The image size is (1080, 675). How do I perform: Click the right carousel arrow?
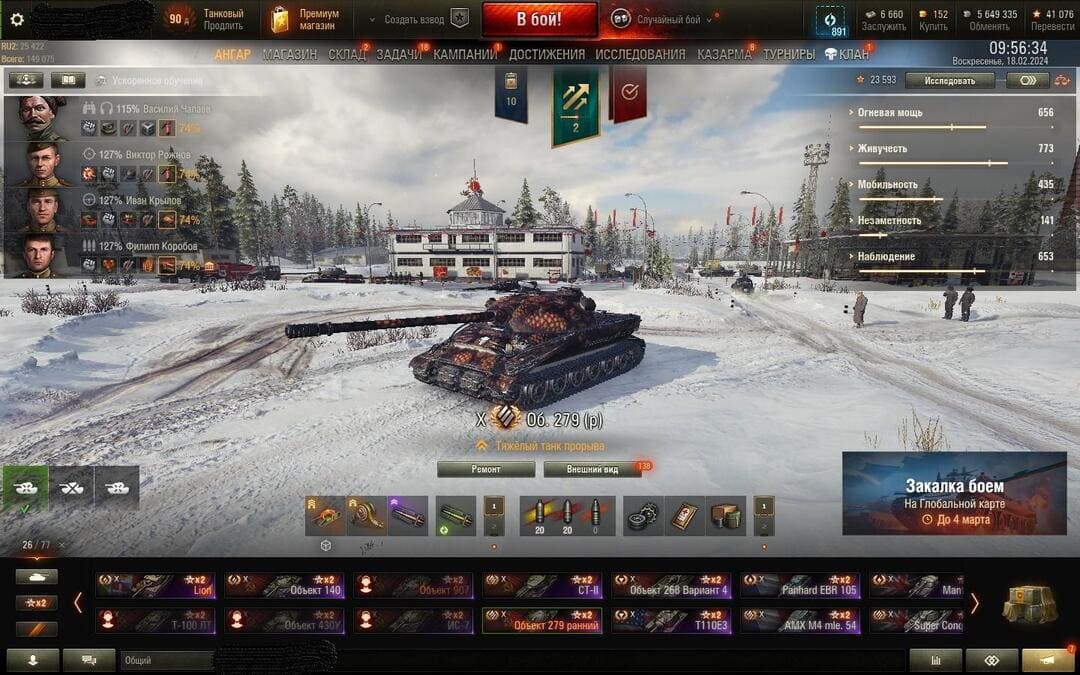(x=975, y=603)
